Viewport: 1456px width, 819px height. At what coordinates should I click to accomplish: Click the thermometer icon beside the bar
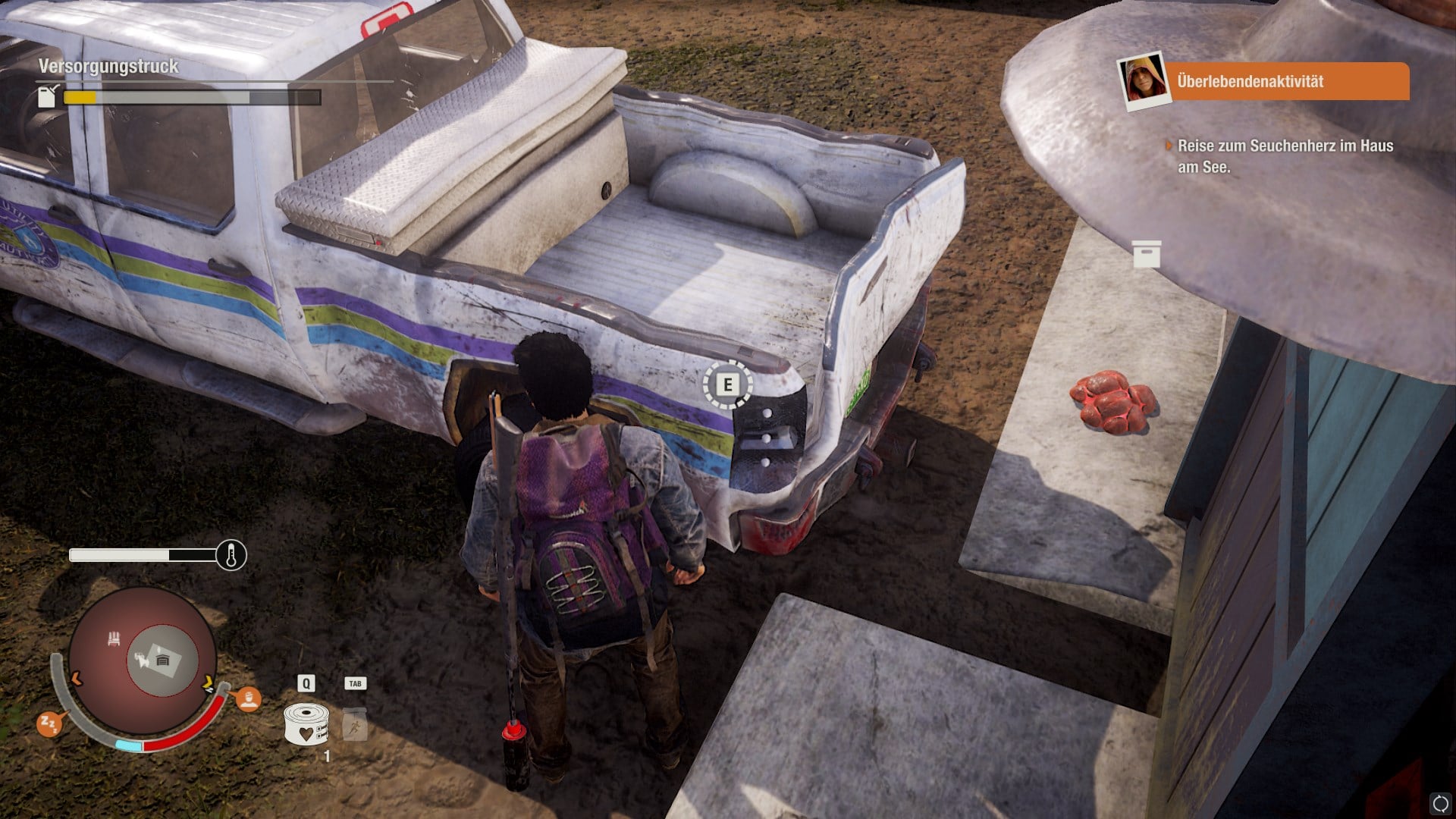pyautogui.click(x=231, y=556)
